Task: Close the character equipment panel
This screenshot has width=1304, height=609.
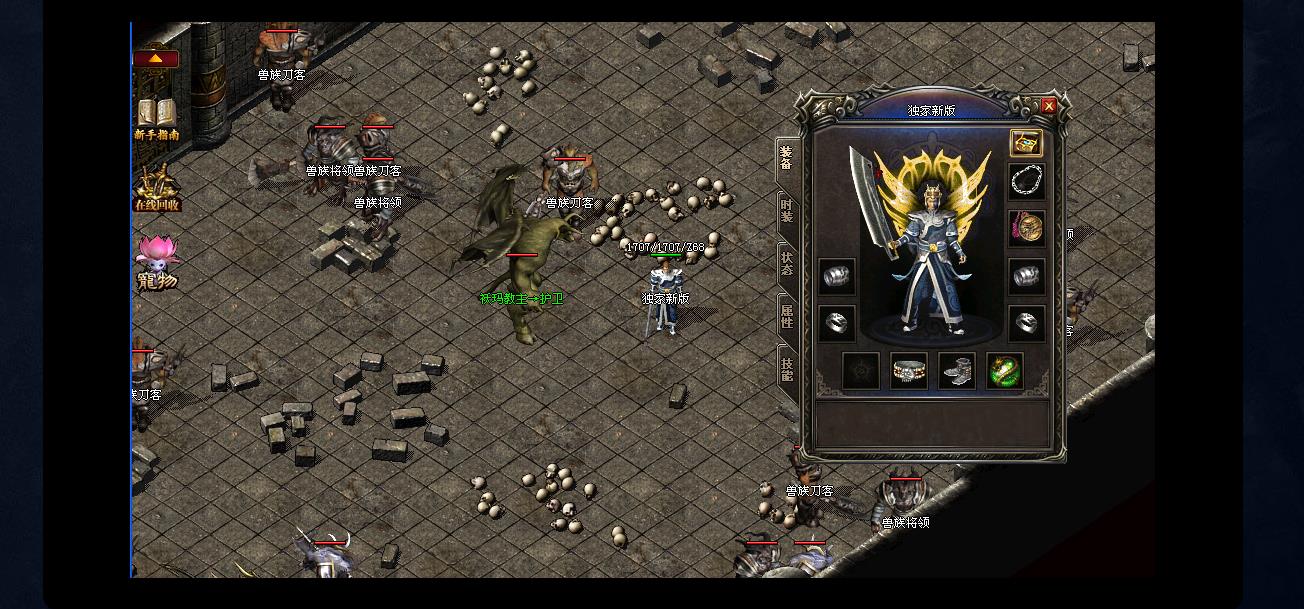Action: 1048,106
